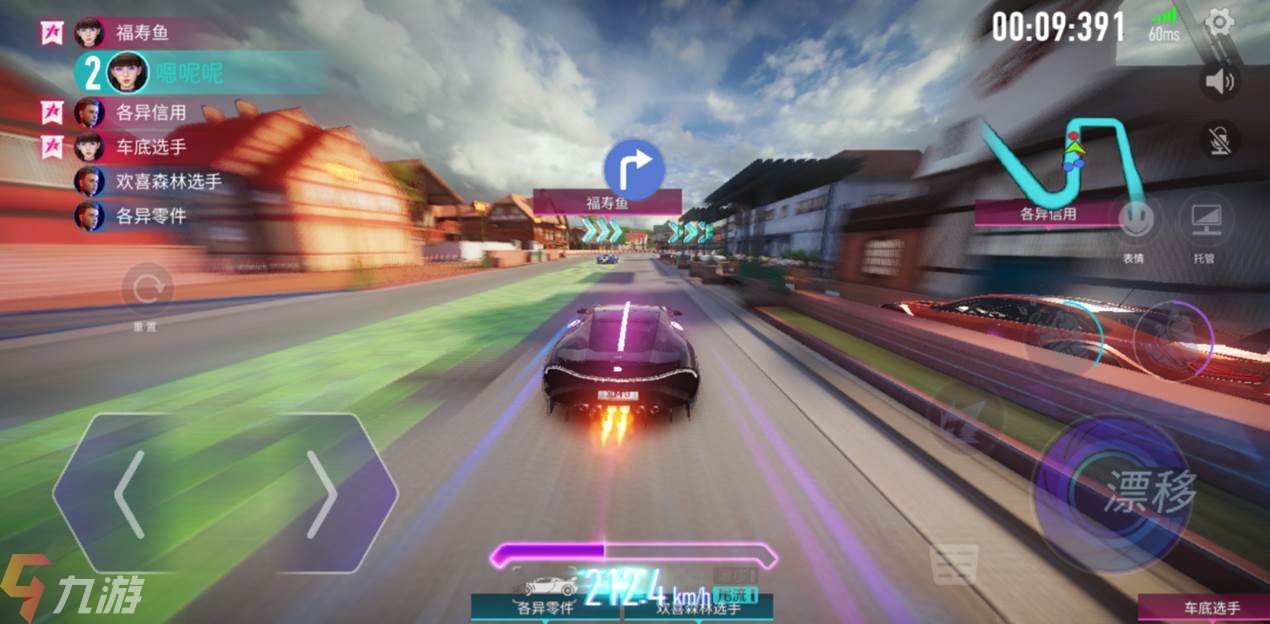Select player 嗯呢呢 in the ranking list
This screenshot has width=1270, height=624.
coord(188,72)
